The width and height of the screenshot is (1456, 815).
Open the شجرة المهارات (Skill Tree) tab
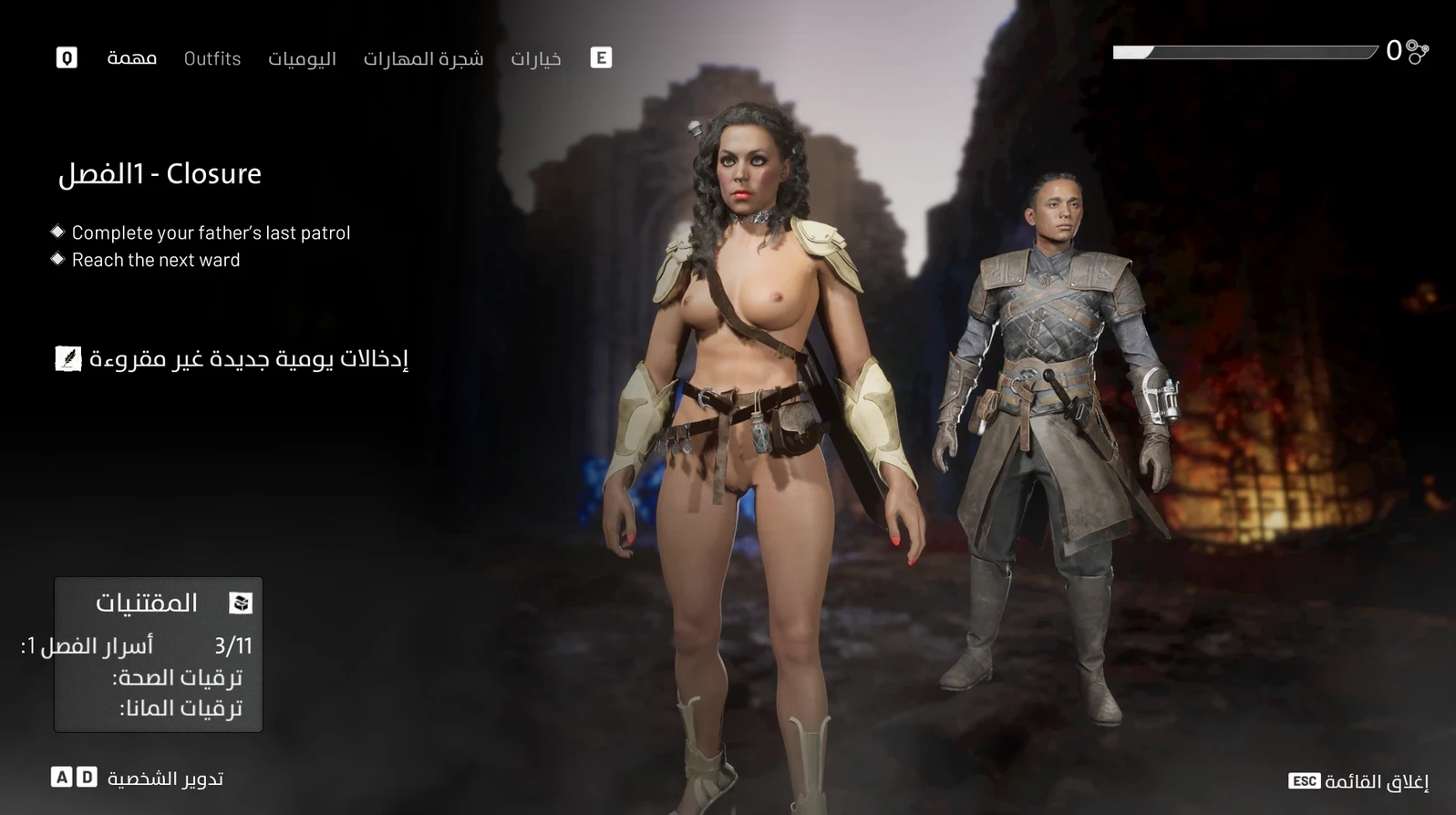[423, 58]
